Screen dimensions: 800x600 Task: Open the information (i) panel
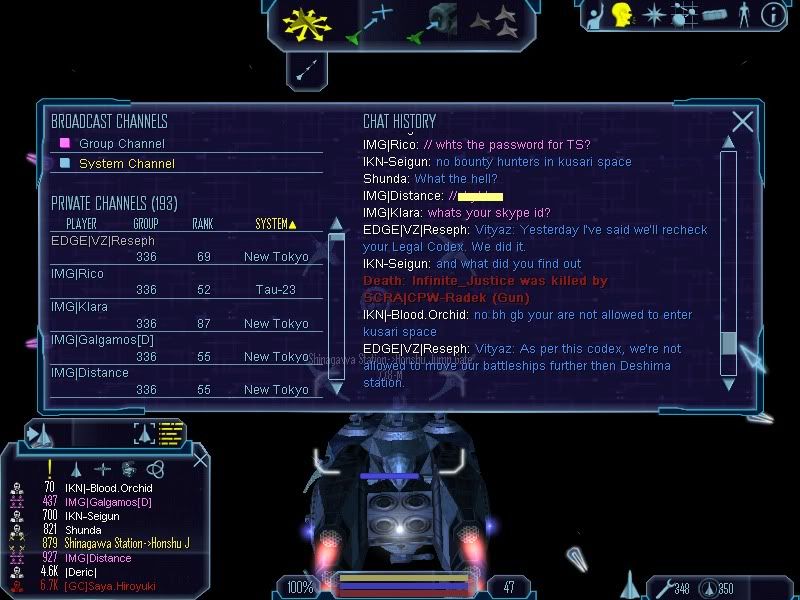(772, 15)
